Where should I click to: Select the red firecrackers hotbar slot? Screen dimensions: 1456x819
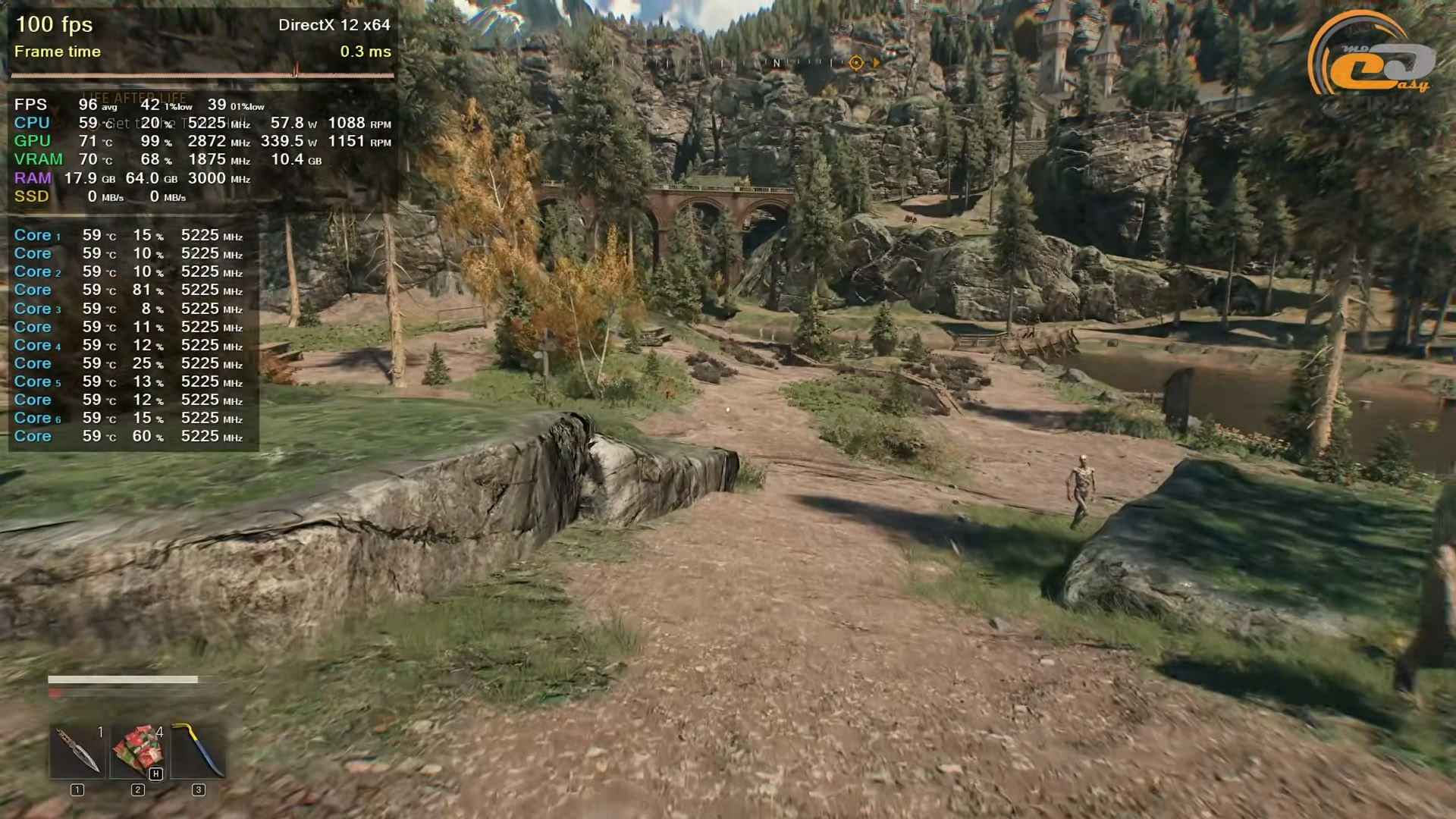pos(137,751)
